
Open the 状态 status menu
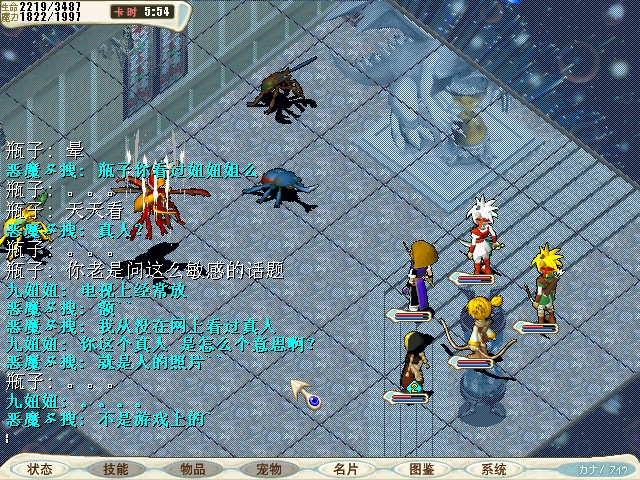(x=41, y=469)
